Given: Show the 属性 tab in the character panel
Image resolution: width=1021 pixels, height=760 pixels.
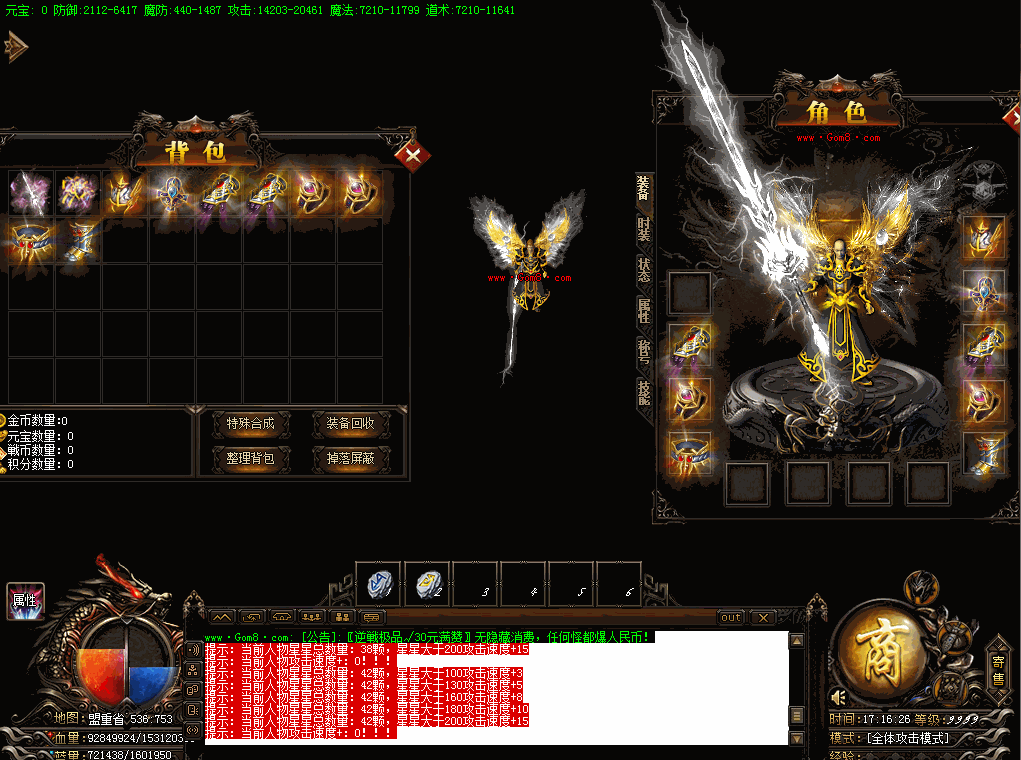Looking at the screenshot, I should click(x=643, y=311).
